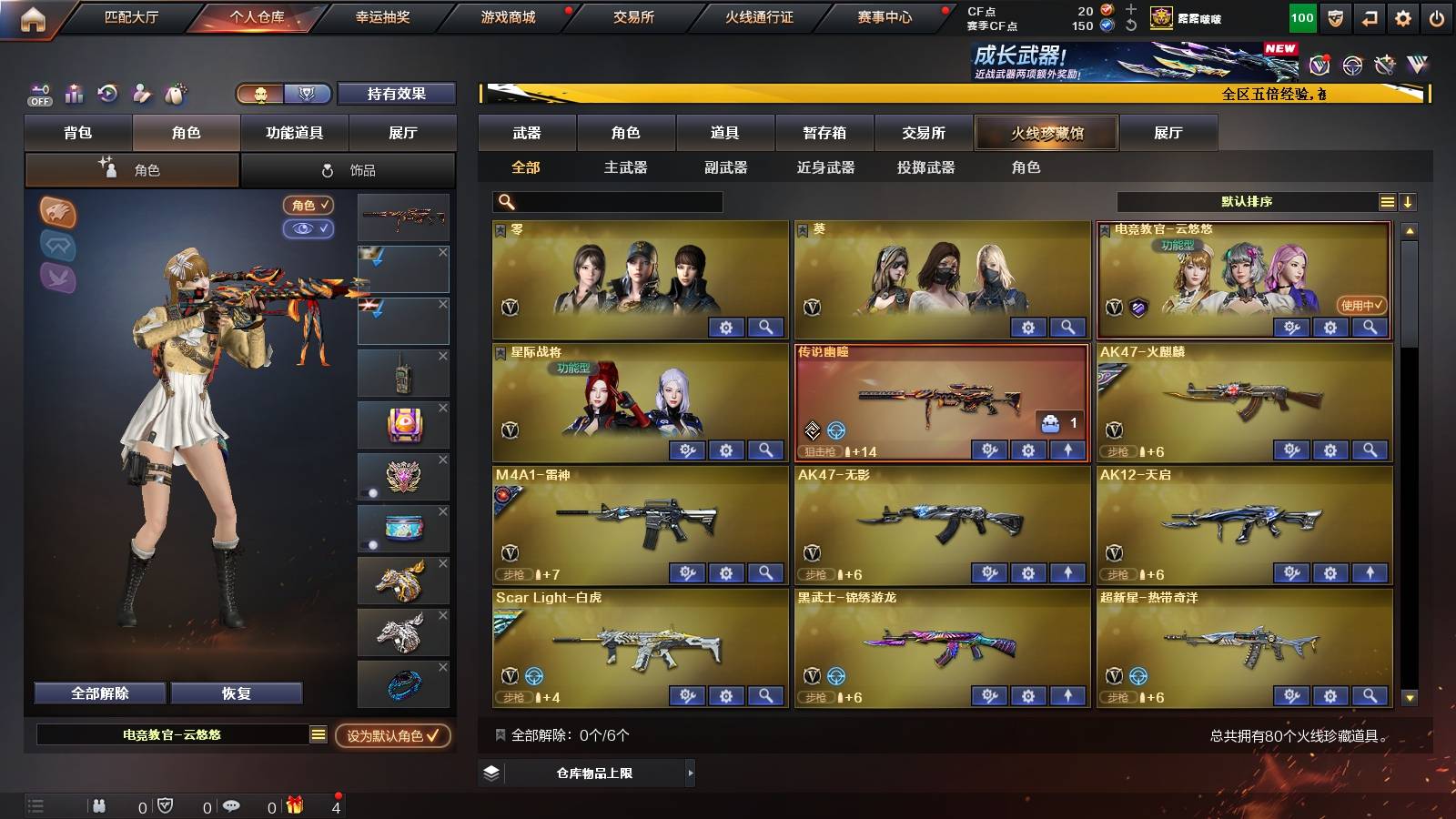
Task: Click 设为默认角色 checkmark button
Action: (x=393, y=737)
